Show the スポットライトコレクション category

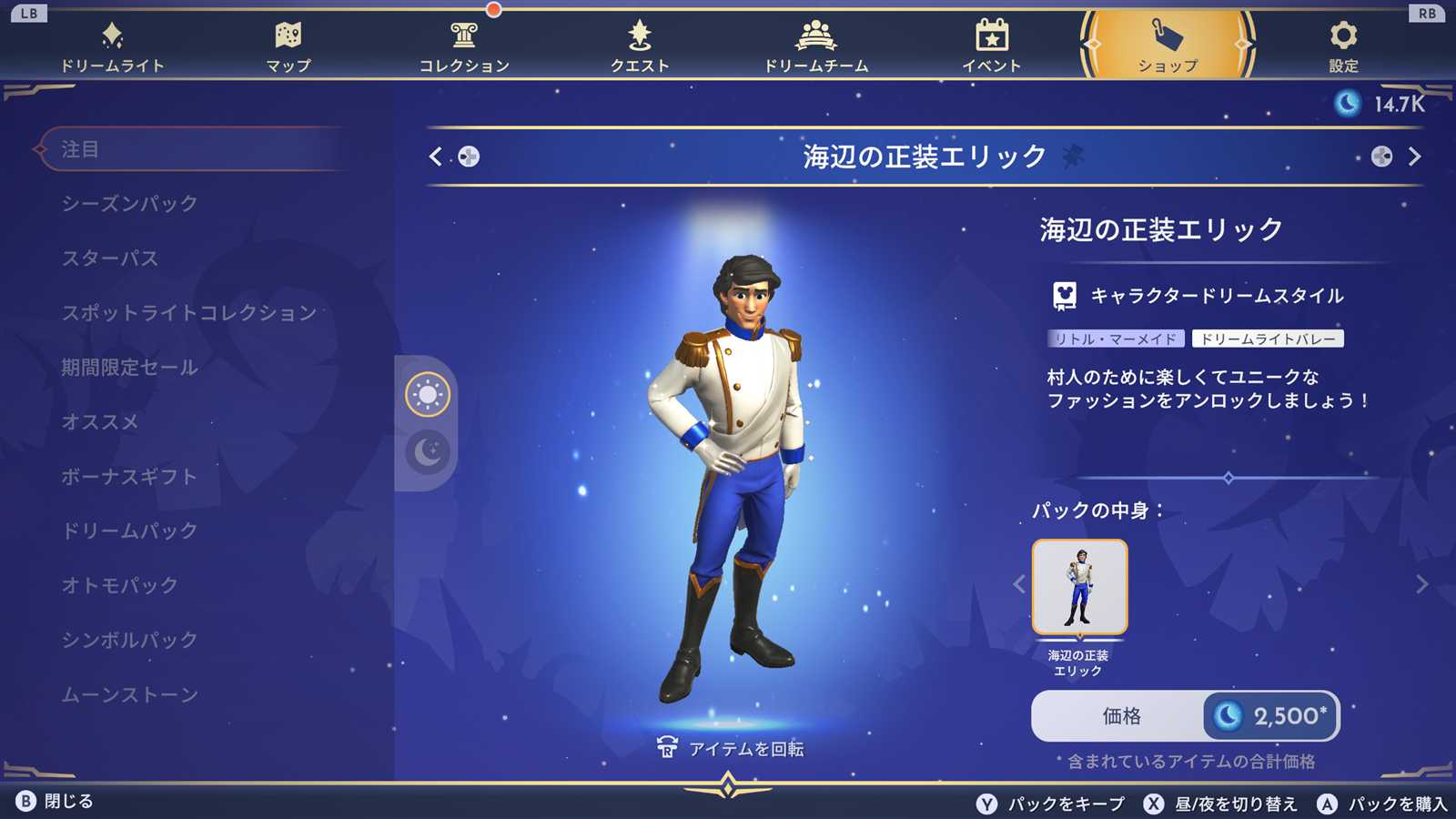coord(189,313)
